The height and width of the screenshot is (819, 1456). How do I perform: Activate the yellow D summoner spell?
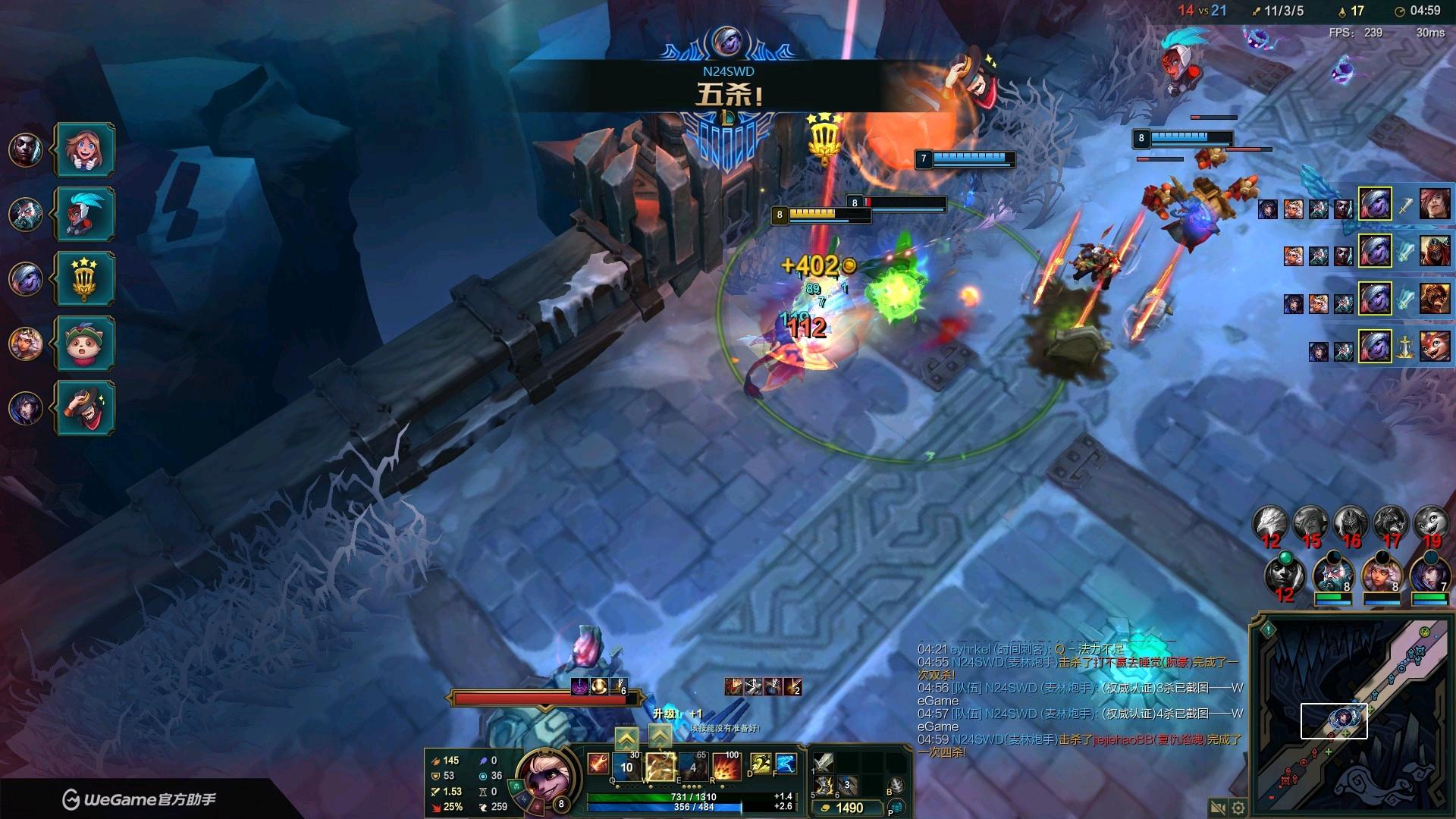click(760, 764)
